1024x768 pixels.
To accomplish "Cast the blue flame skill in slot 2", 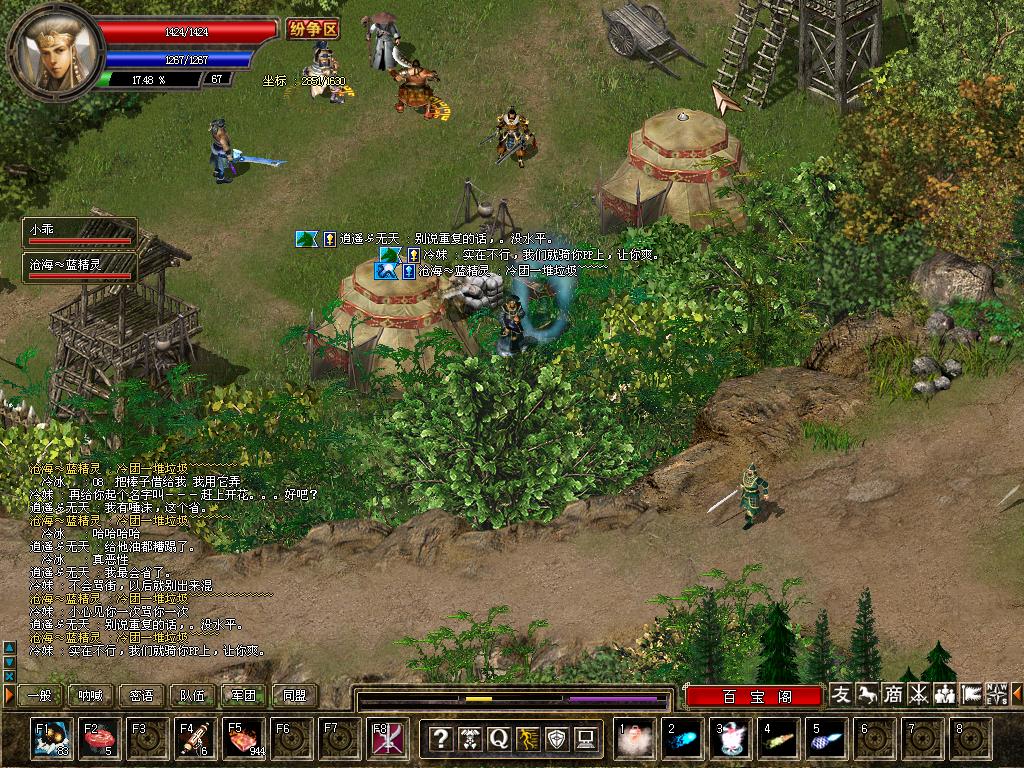I will tap(683, 739).
